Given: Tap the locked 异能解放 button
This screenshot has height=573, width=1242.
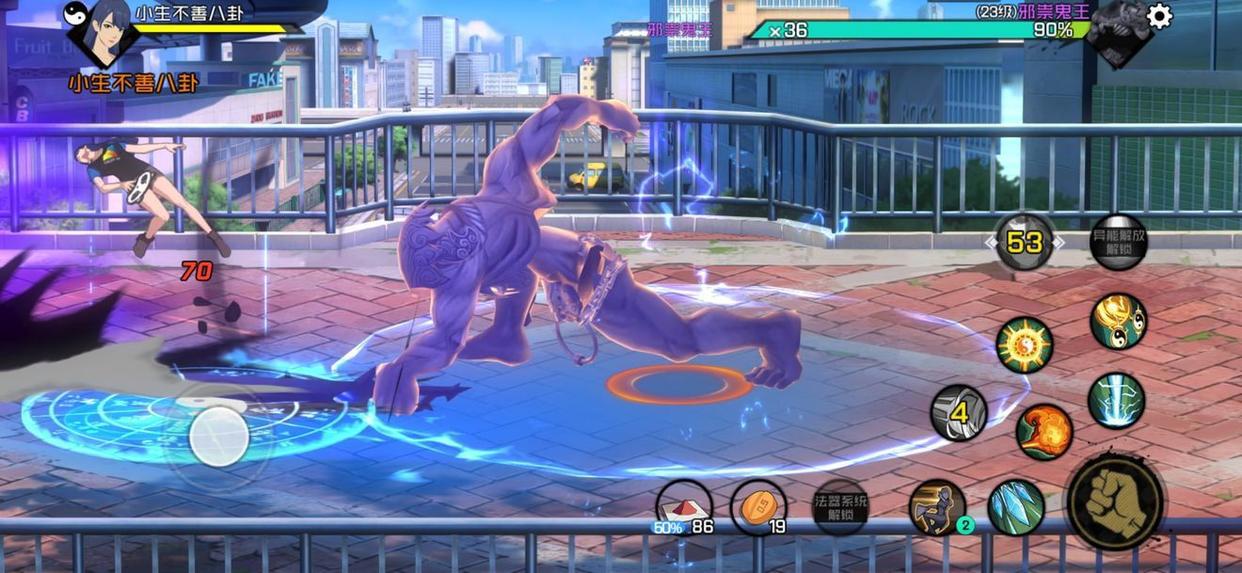Looking at the screenshot, I should click(x=1118, y=242).
